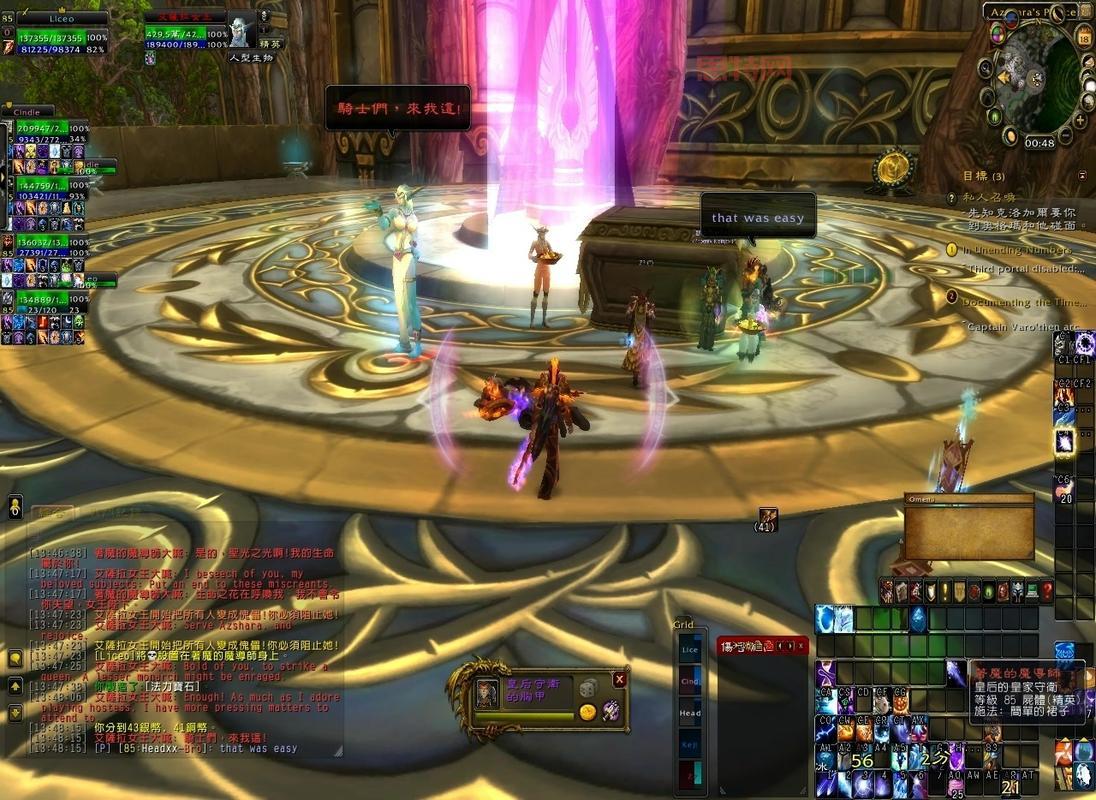The width and height of the screenshot is (1096, 800).
Task: Roll Greed with the gold coin button
Action: (588, 712)
